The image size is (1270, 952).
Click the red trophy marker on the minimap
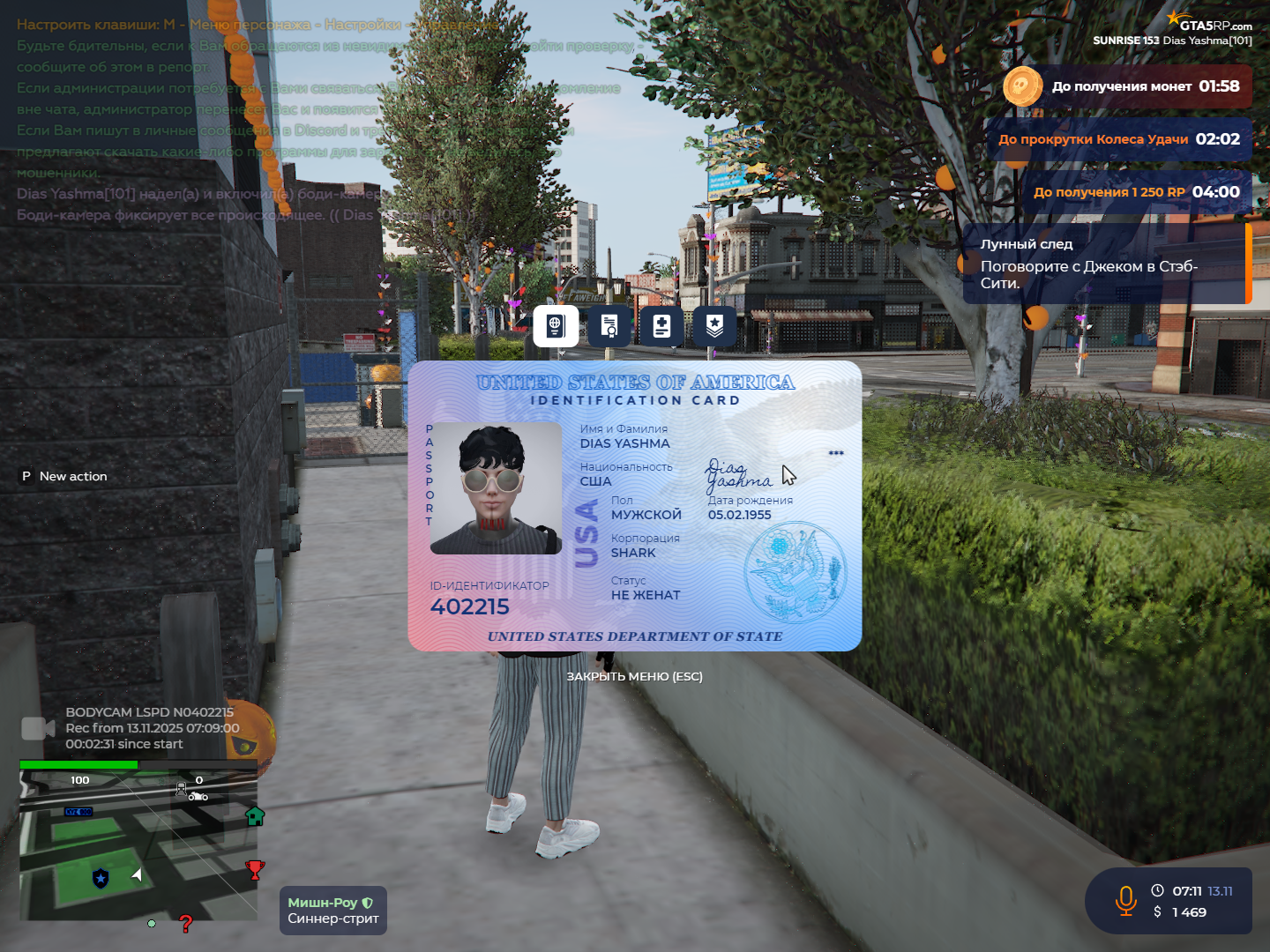point(255,870)
